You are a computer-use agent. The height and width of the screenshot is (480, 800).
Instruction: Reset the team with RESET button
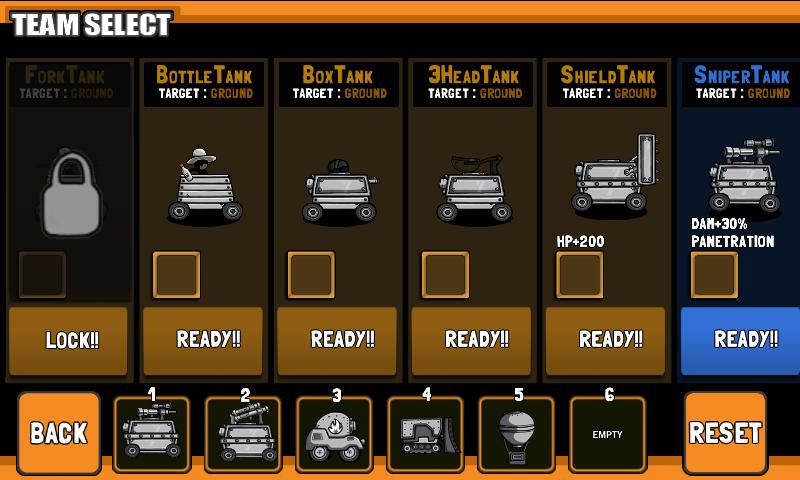pos(725,433)
